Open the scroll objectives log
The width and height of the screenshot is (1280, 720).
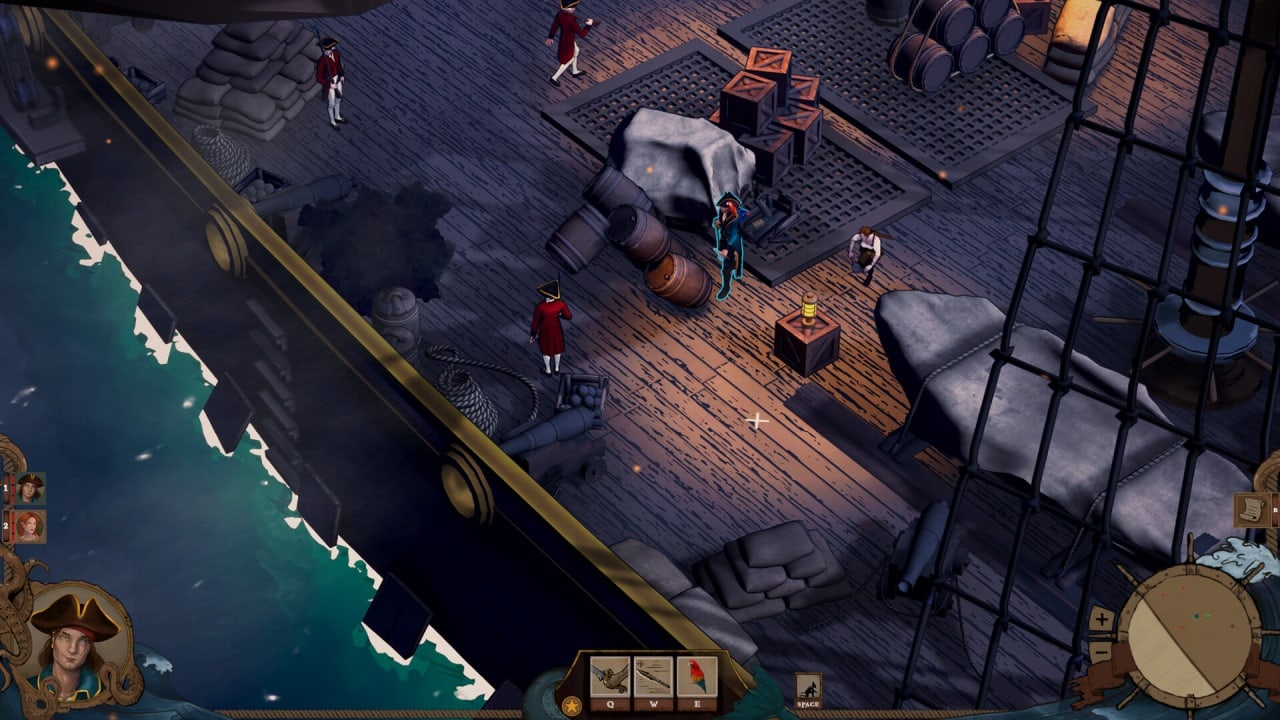coord(1251,509)
